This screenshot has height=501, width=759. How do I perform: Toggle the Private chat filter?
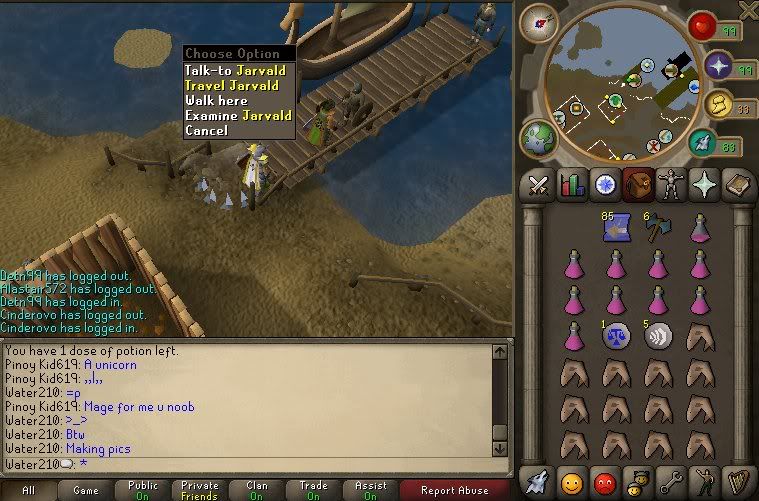(200, 490)
